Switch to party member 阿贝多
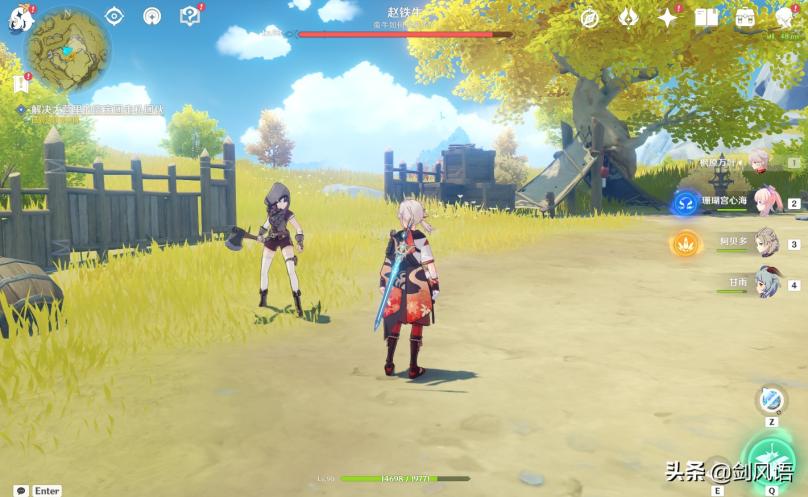The image size is (808, 497). (766, 242)
